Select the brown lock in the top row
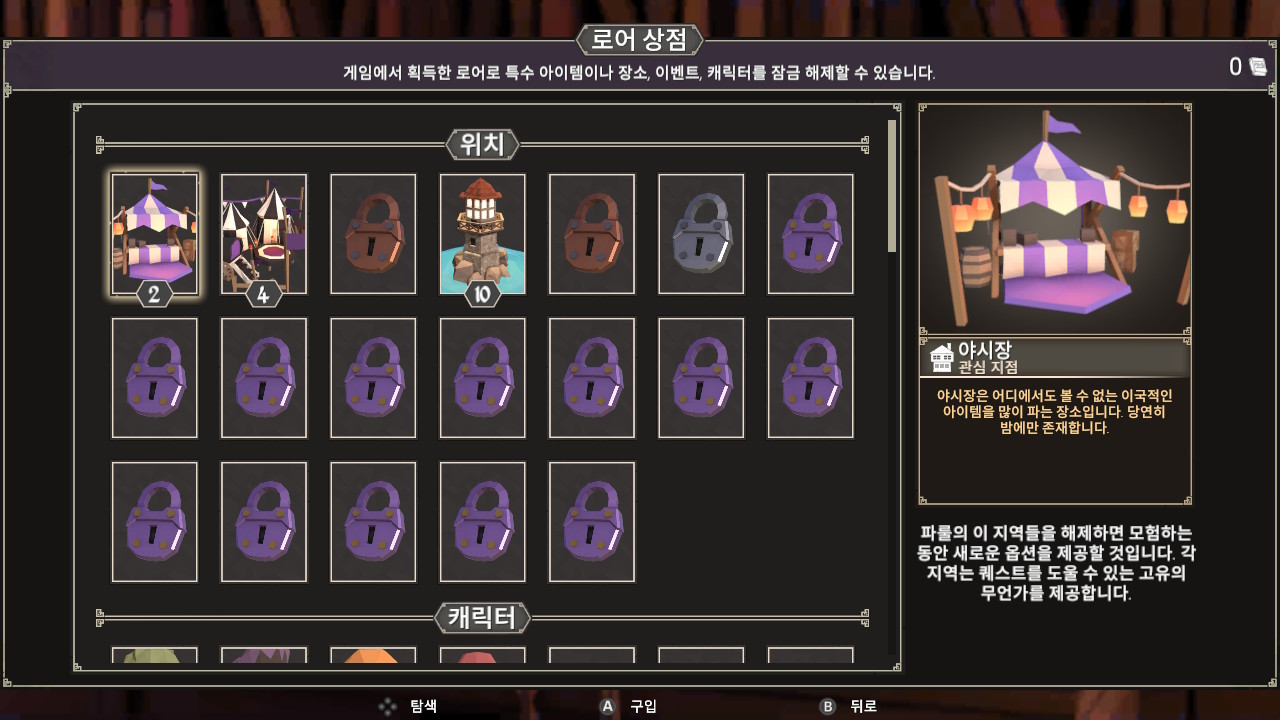 (x=372, y=233)
